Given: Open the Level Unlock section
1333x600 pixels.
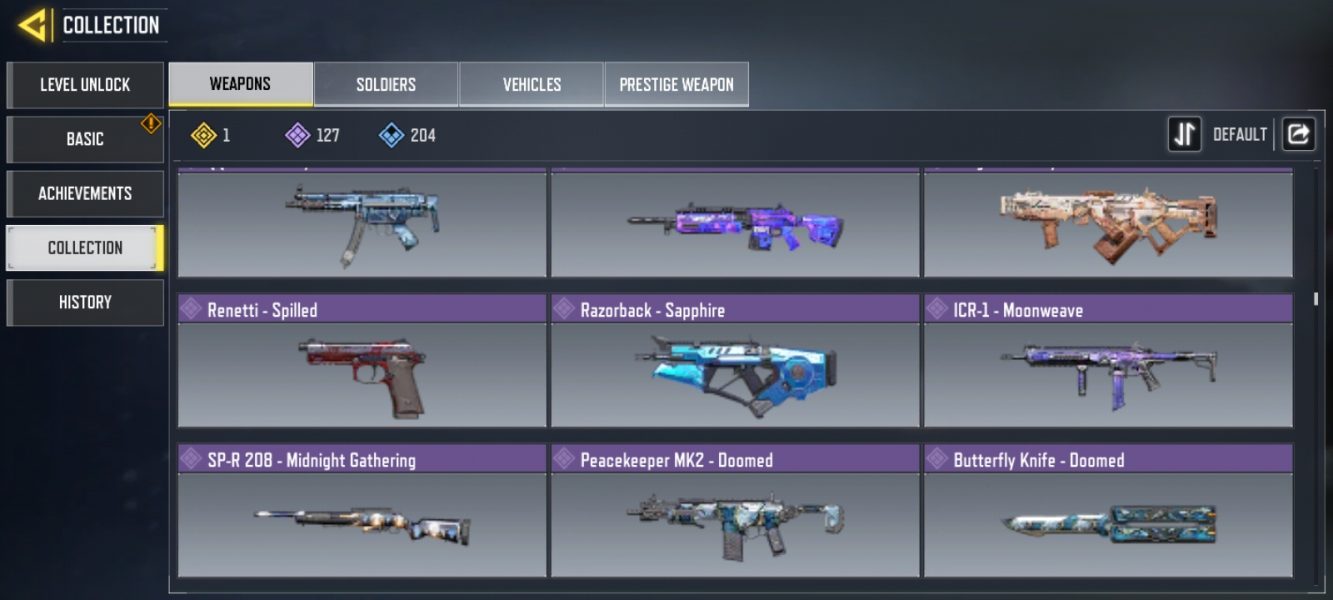Looking at the screenshot, I should pos(85,85).
